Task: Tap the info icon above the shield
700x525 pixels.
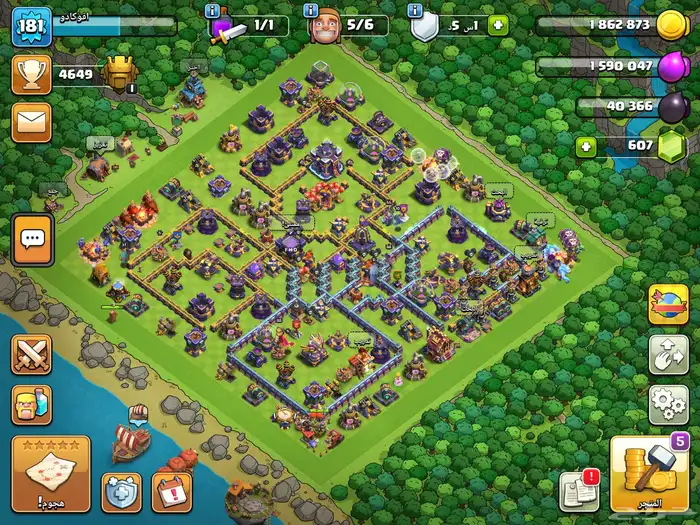Action: [415, 9]
